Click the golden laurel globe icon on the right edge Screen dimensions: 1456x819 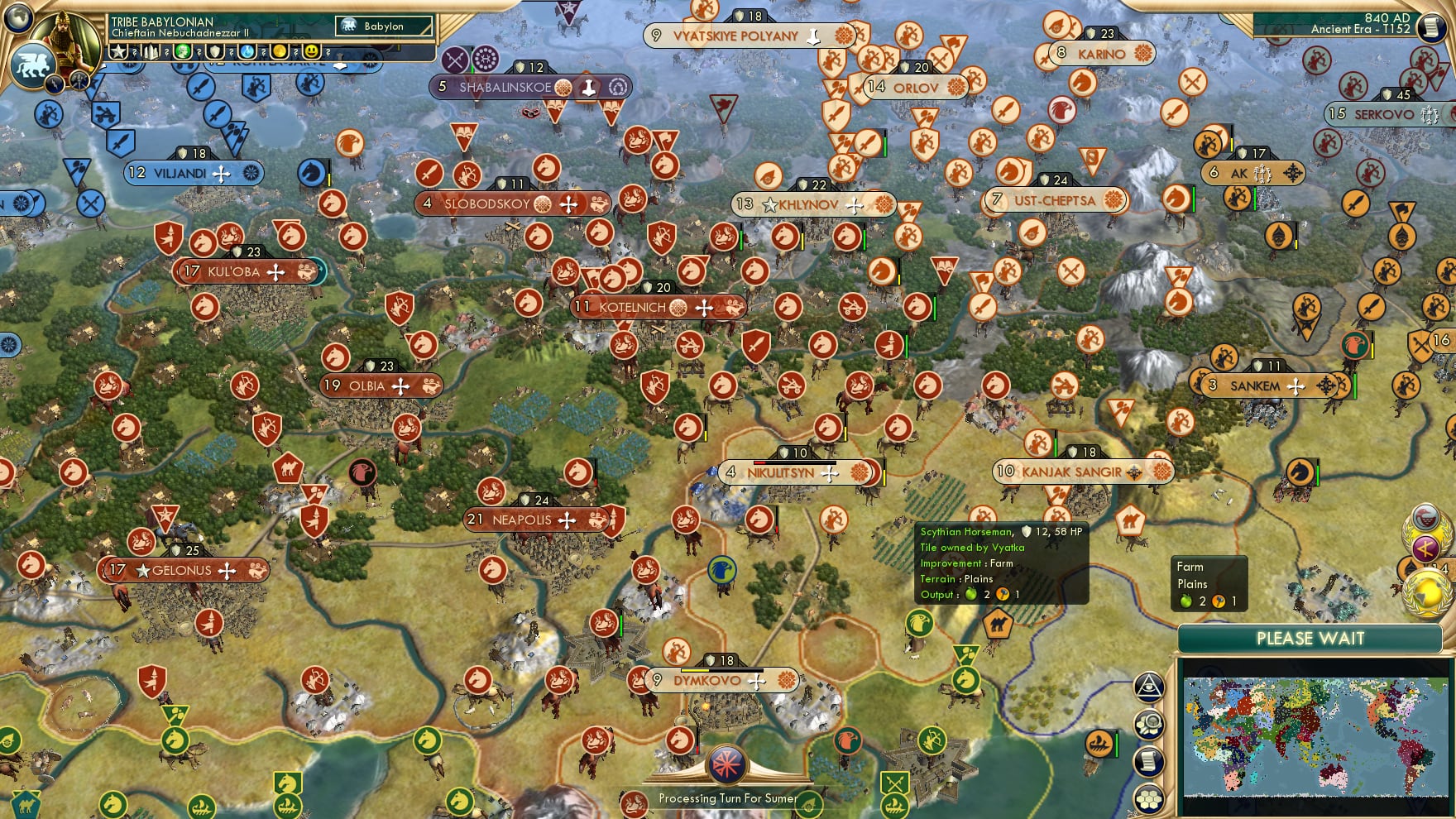tap(1429, 590)
